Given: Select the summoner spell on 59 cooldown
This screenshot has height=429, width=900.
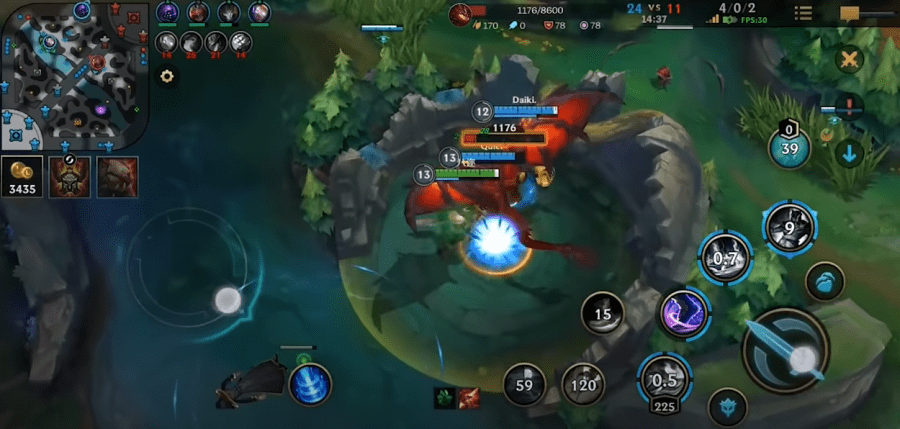Looking at the screenshot, I should point(524,383).
